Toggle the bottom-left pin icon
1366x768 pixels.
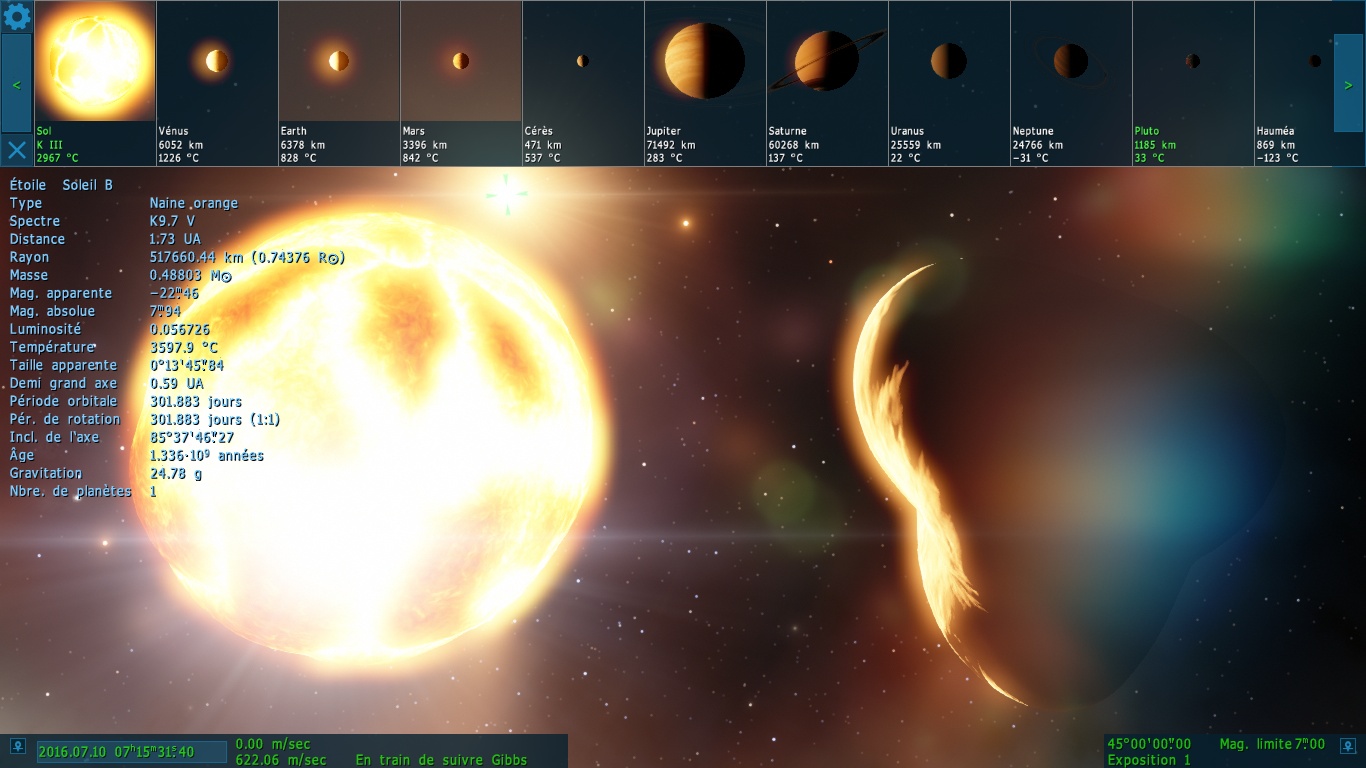(17, 746)
